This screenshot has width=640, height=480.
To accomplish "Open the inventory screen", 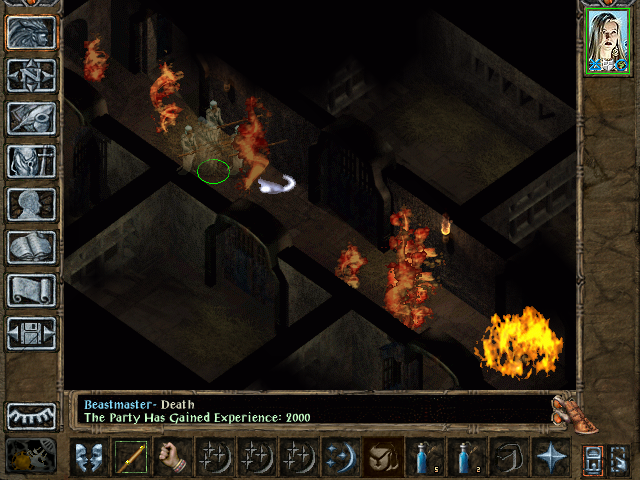I will click(31, 161).
